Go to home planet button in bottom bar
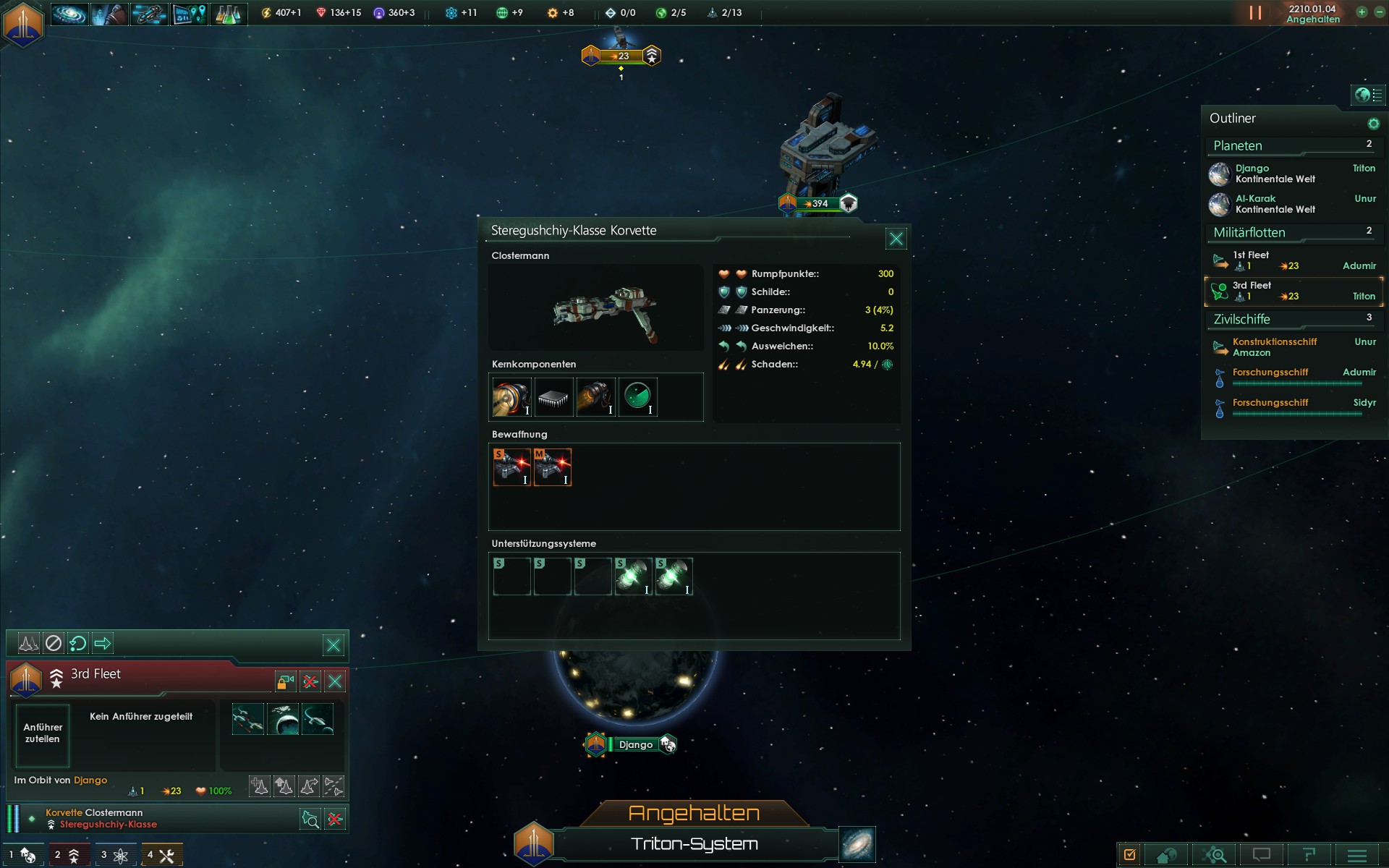This screenshot has width=1389, height=868. click(1166, 855)
